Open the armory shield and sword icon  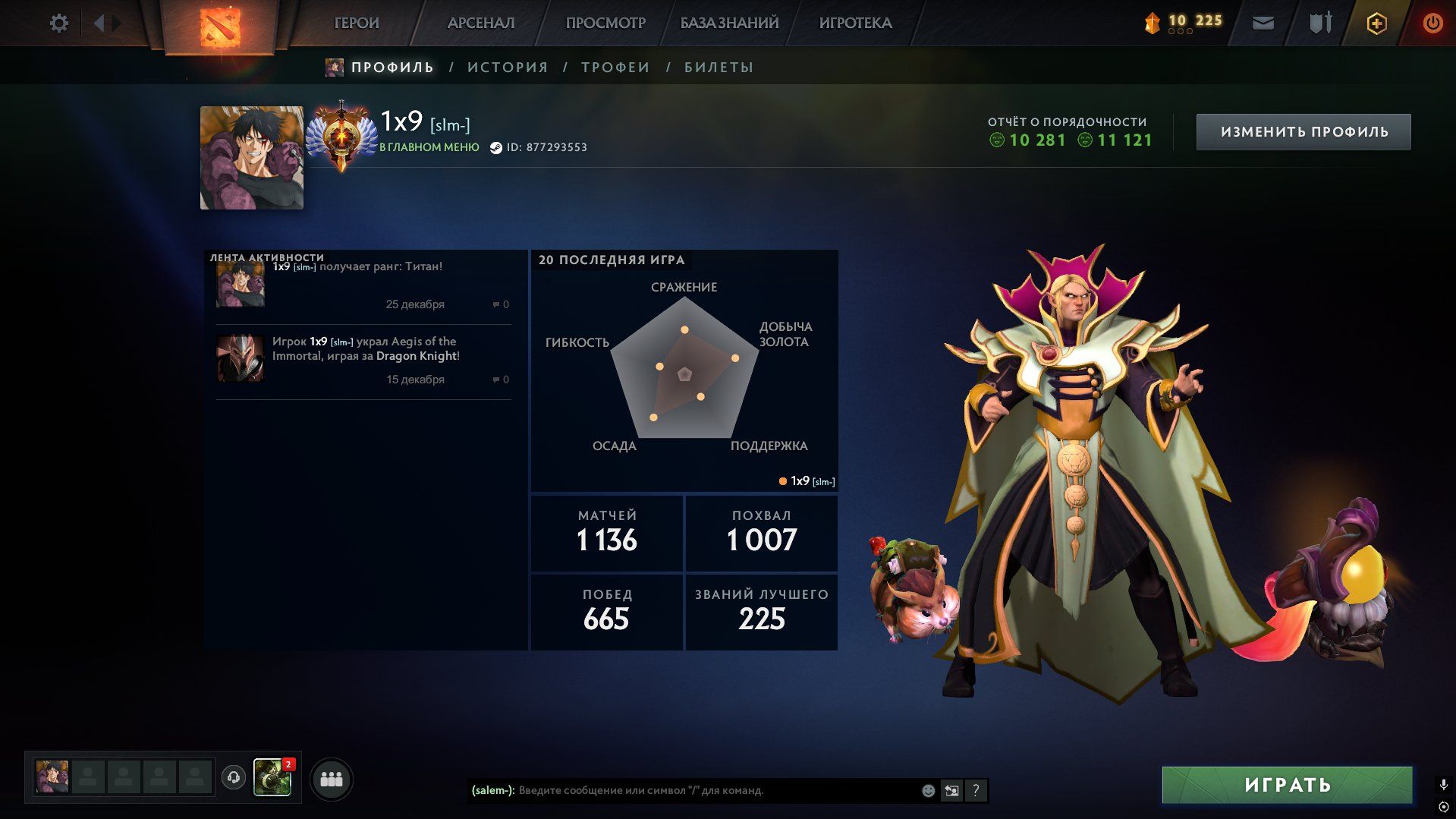(1320, 24)
